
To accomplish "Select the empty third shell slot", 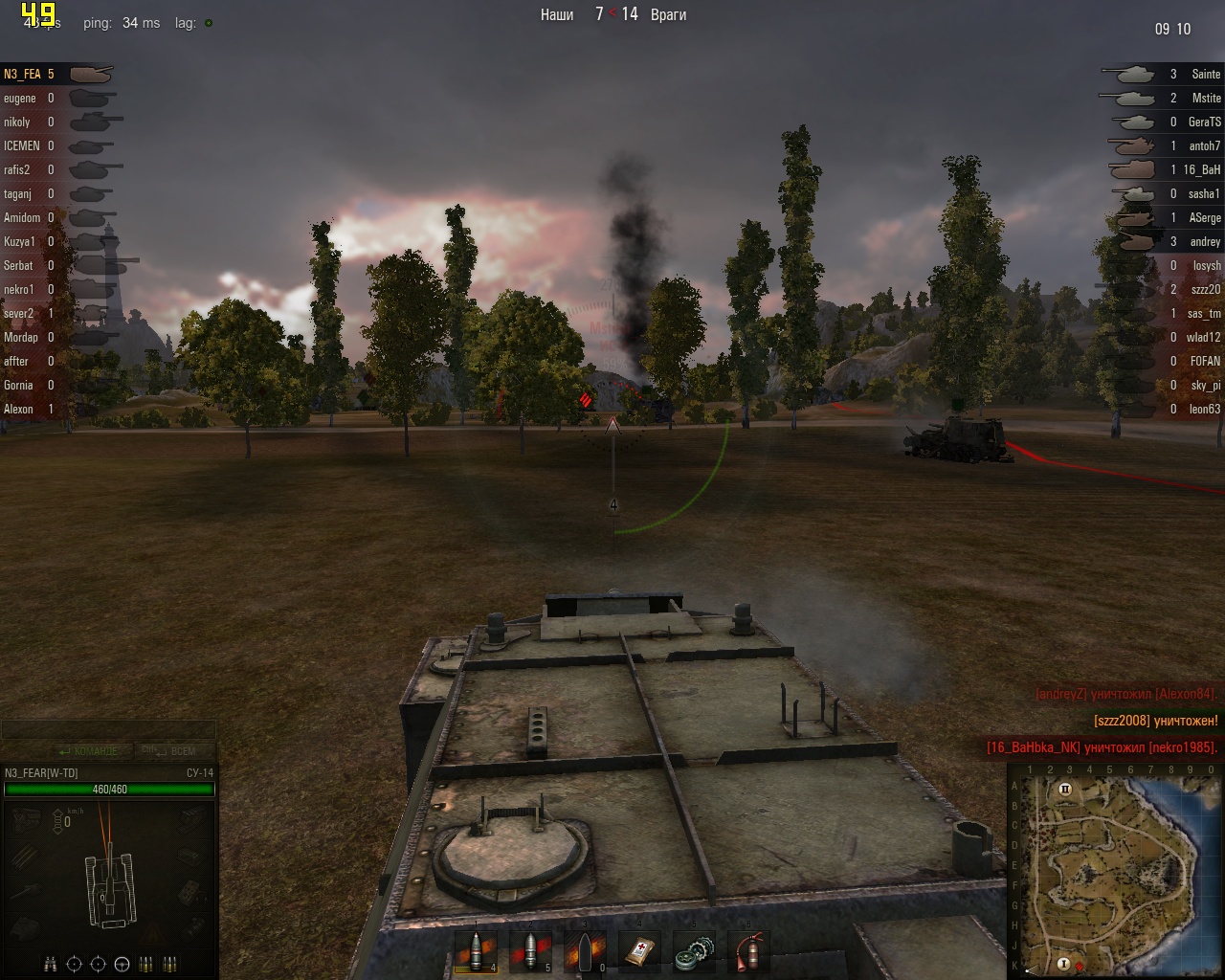I will tap(584, 950).
